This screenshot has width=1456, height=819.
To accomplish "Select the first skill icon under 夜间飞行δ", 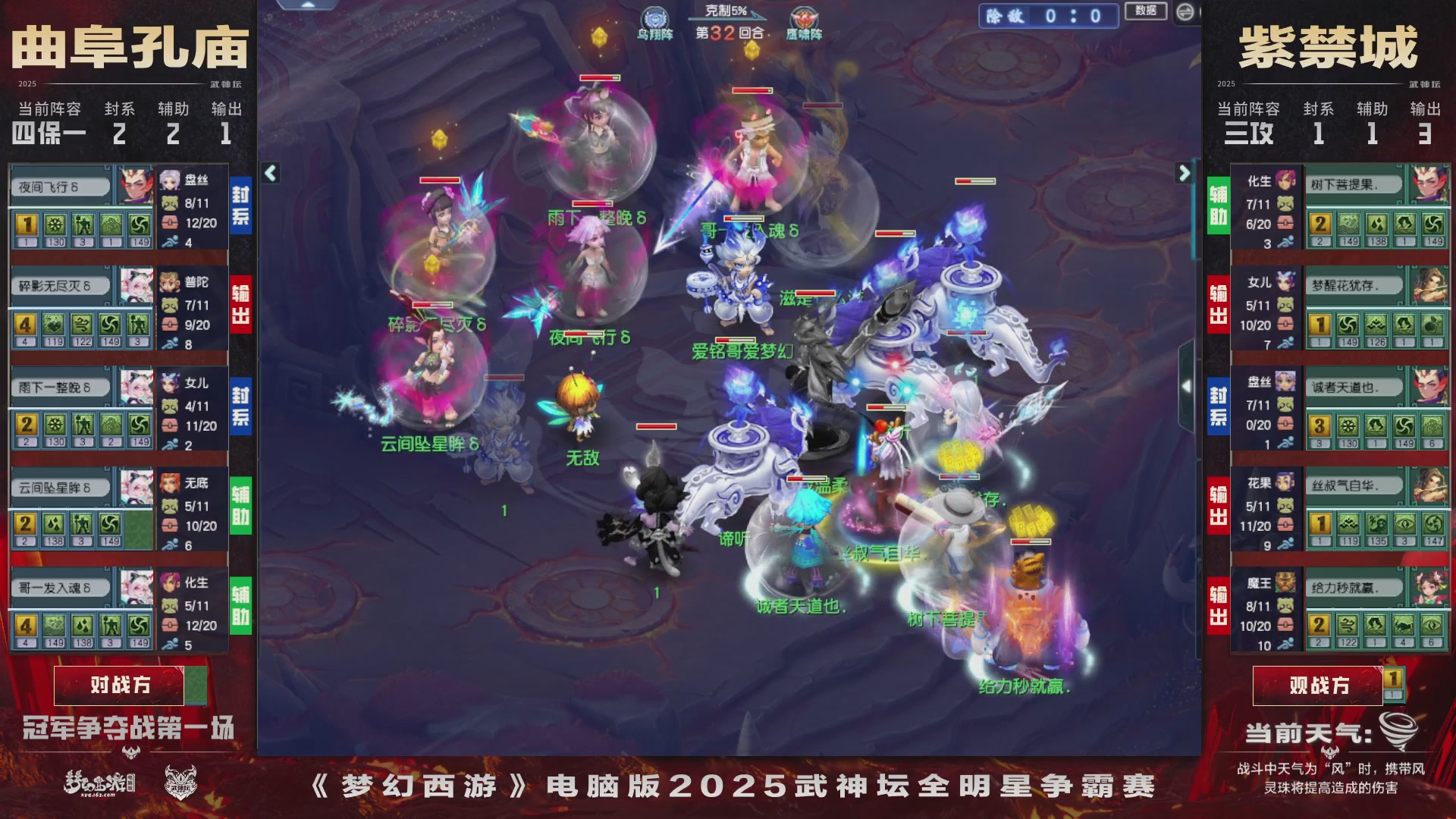I will pos(28,225).
